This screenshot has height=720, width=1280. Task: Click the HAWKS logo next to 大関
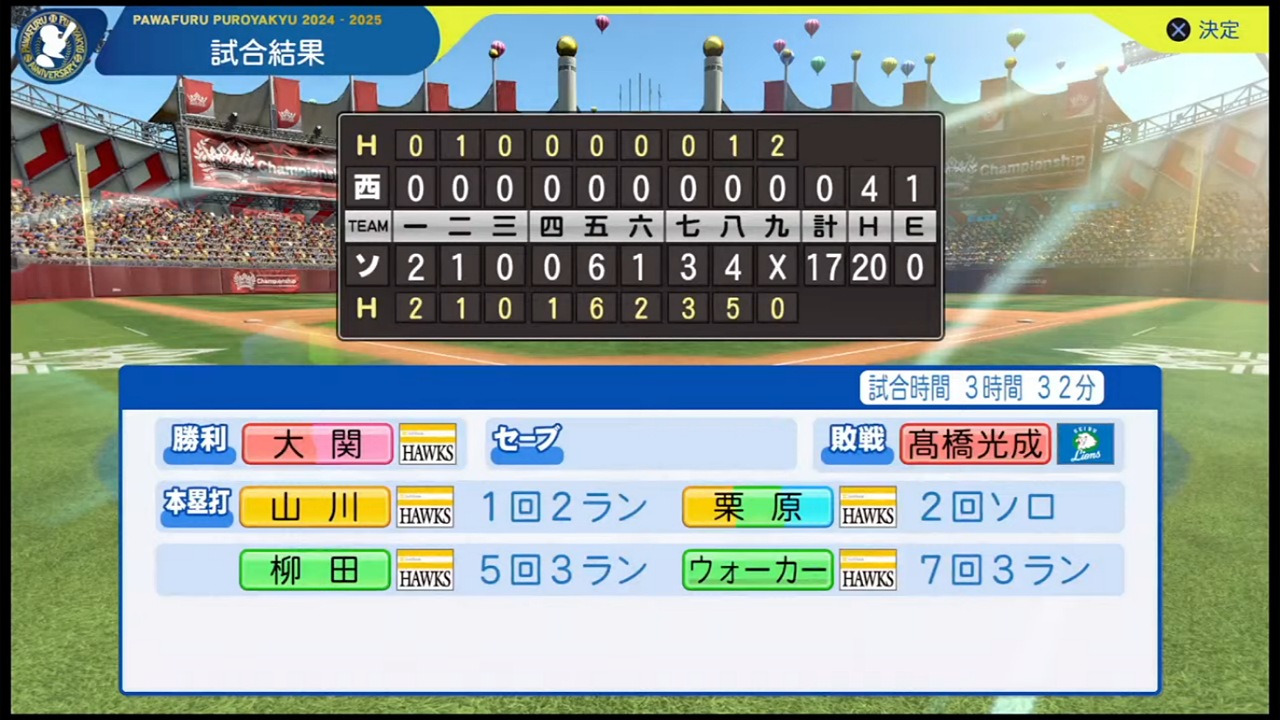[427, 443]
